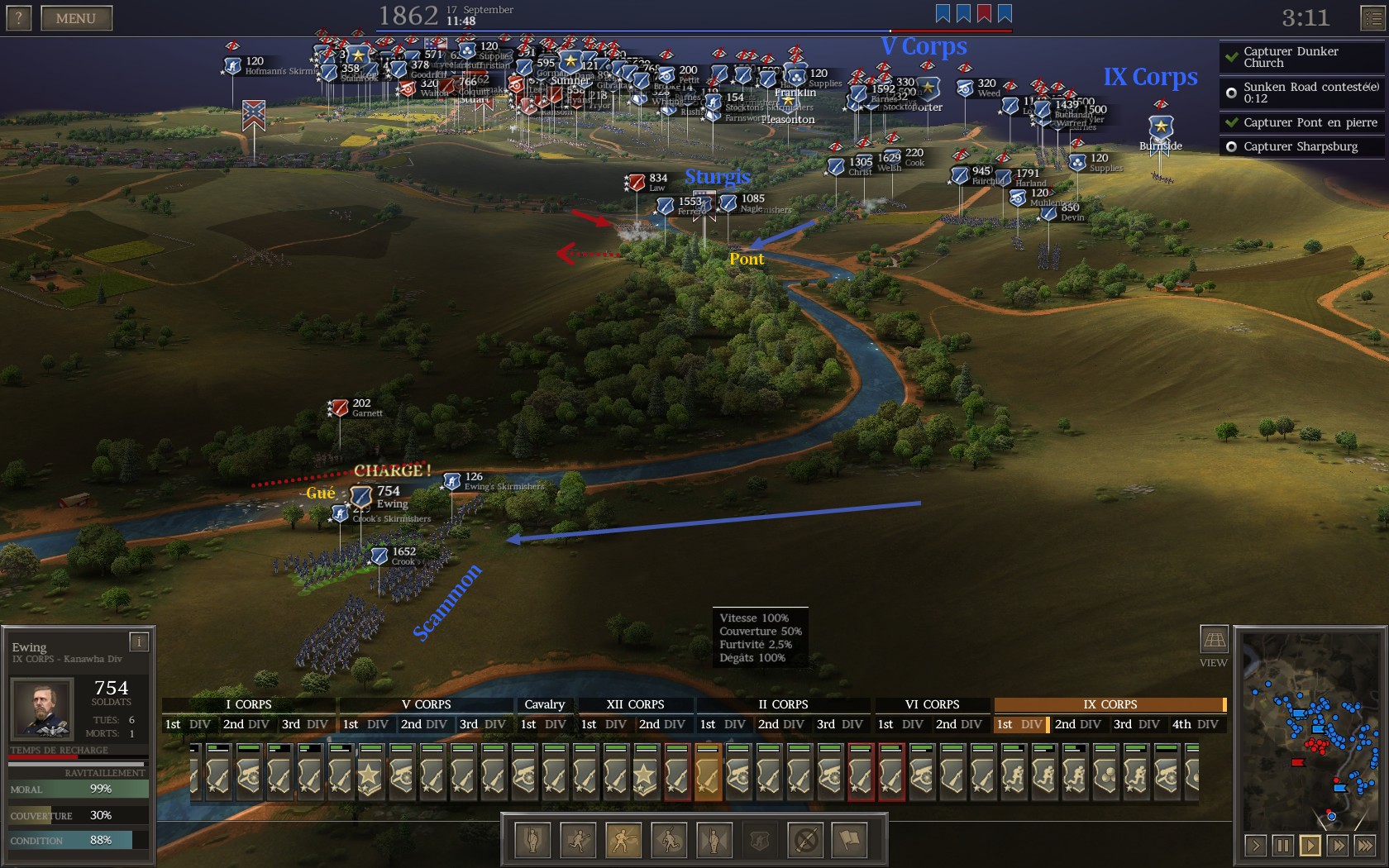Open the objectives list icon
The height and width of the screenshot is (868, 1389).
[1372, 18]
